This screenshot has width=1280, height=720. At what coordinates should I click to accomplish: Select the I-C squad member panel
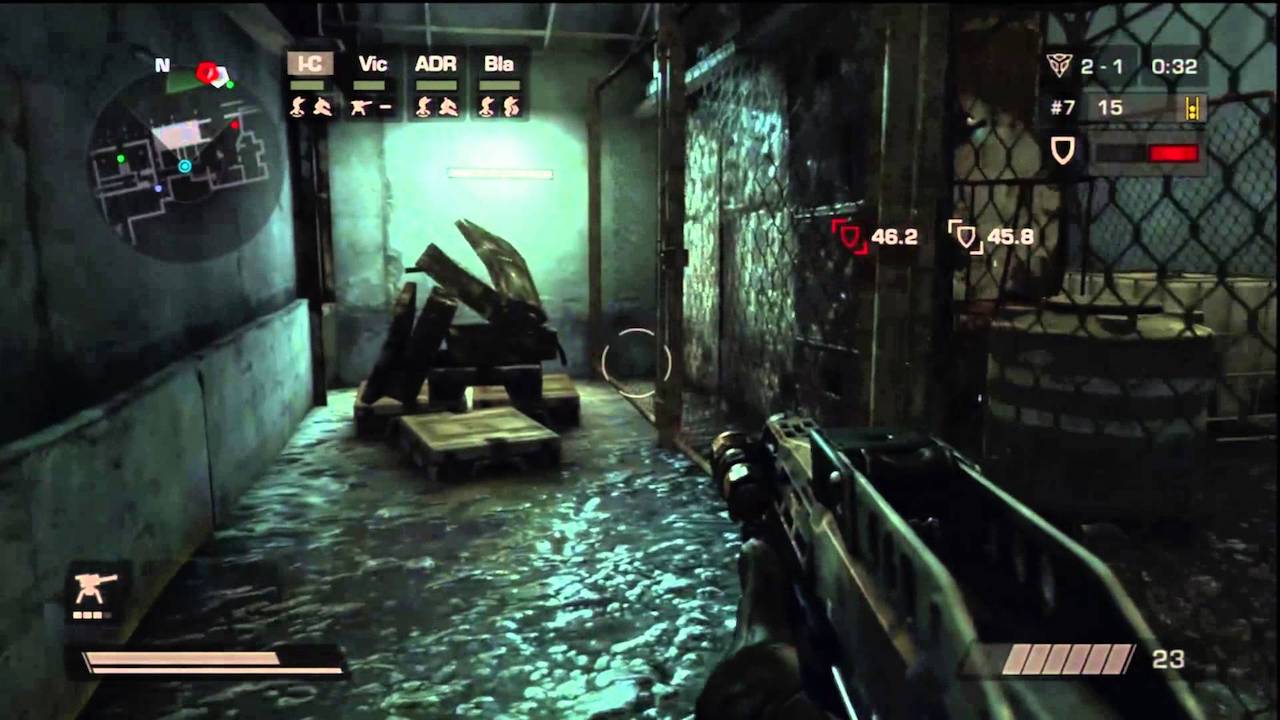[310, 84]
